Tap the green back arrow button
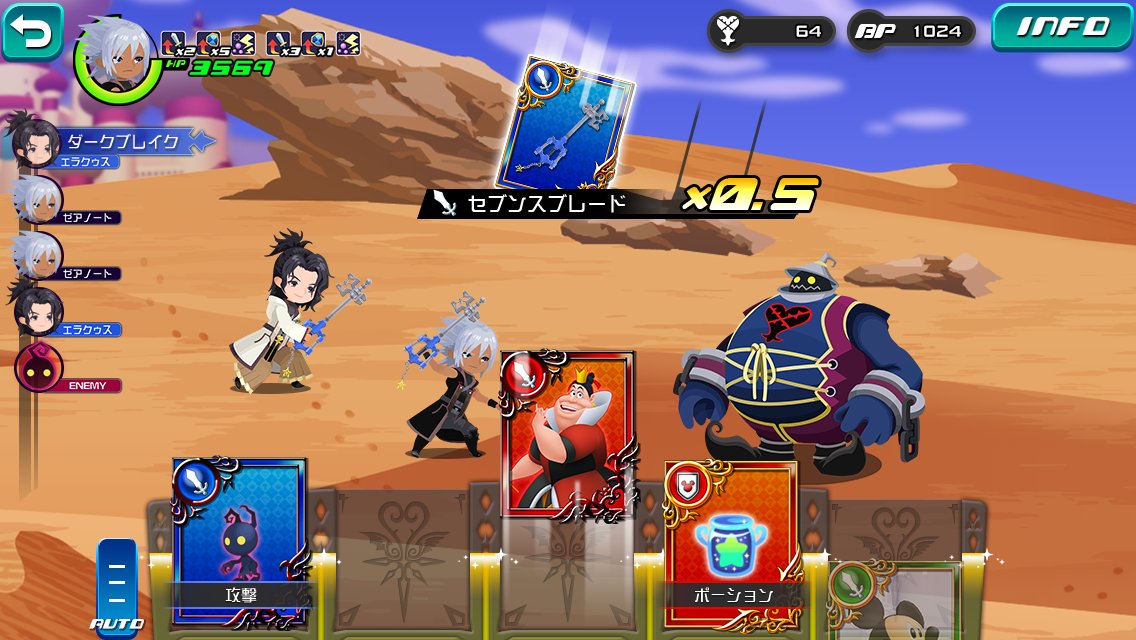 33,33
